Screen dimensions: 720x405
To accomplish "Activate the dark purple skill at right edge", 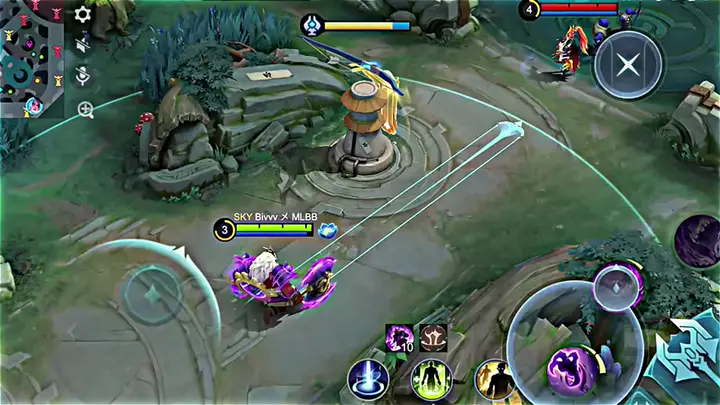I will (697, 241).
